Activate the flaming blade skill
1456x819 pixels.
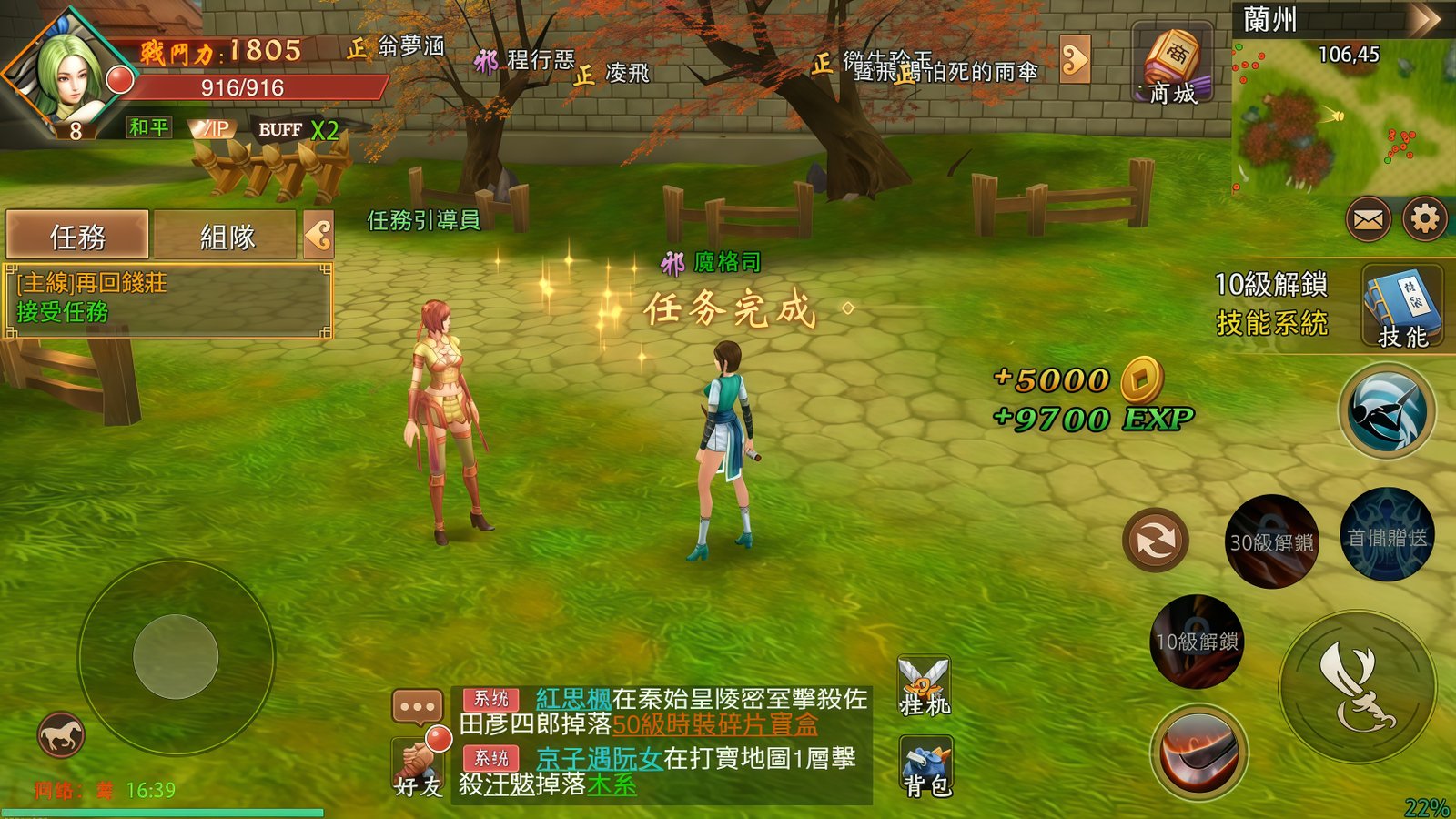click(x=1198, y=752)
